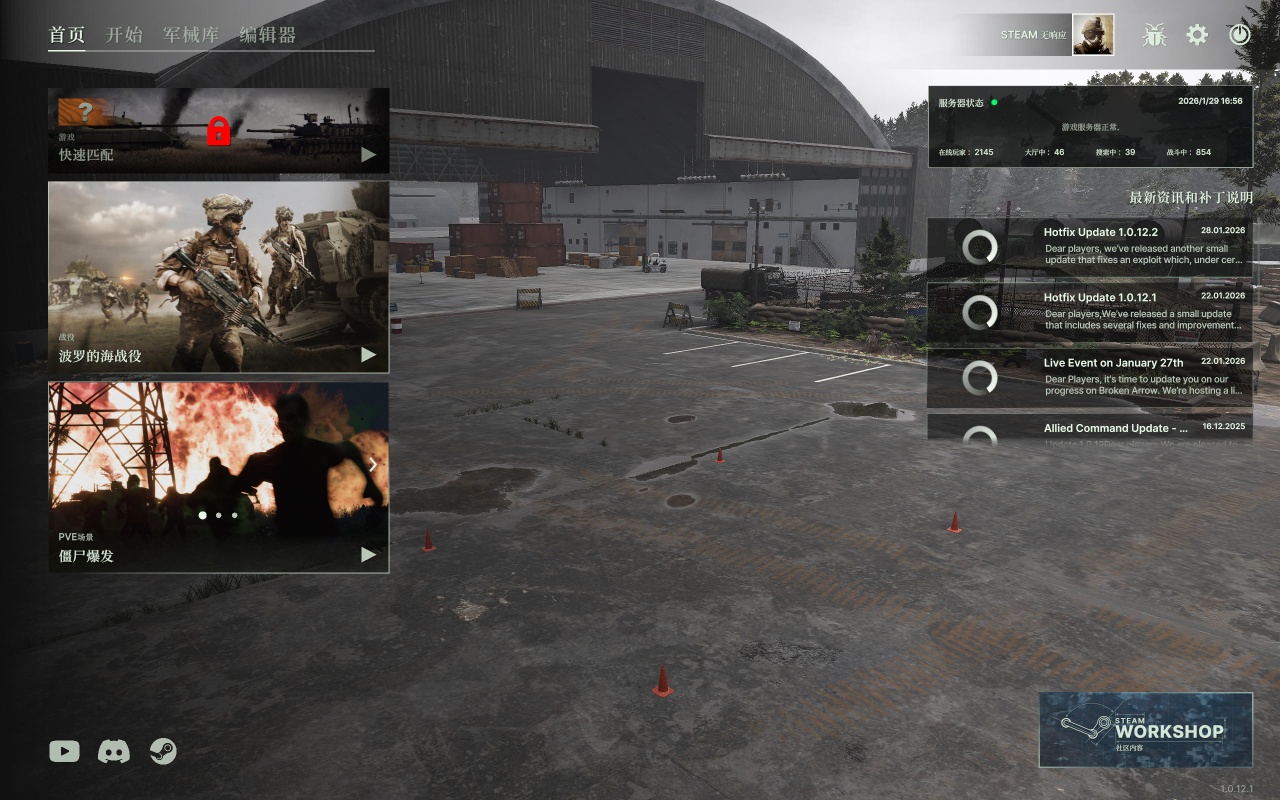Play the 僵尸爆发 PVE scenario
Image resolution: width=1280 pixels, height=800 pixels.
click(366, 555)
